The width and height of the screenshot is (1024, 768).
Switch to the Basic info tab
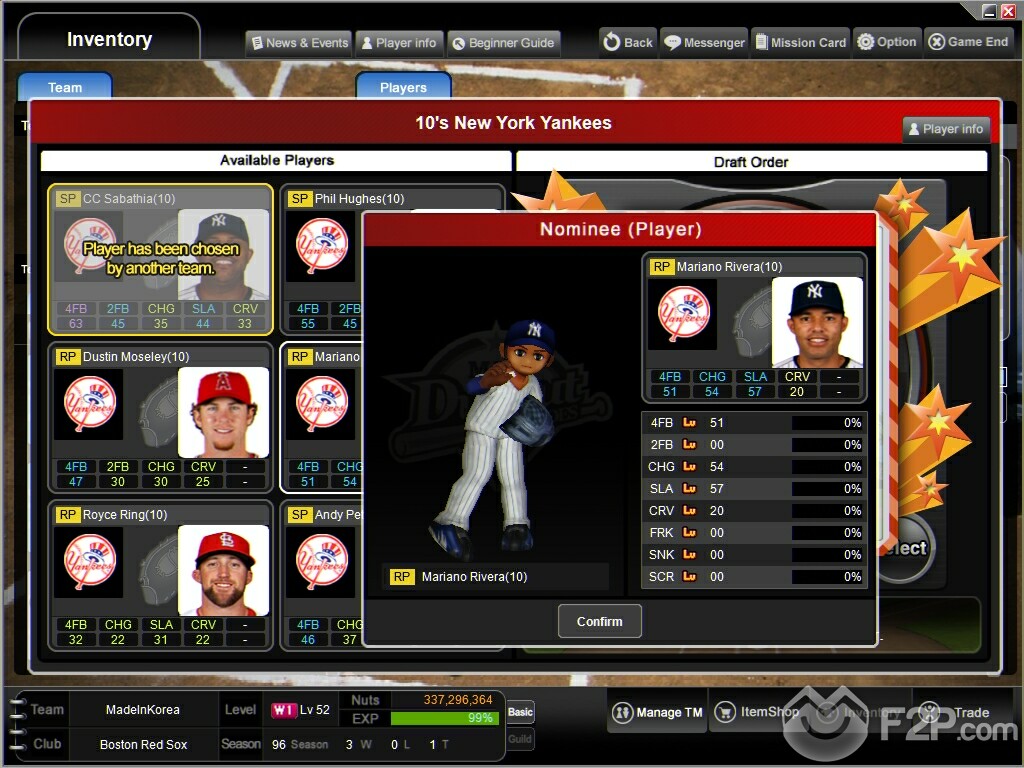coord(520,712)
